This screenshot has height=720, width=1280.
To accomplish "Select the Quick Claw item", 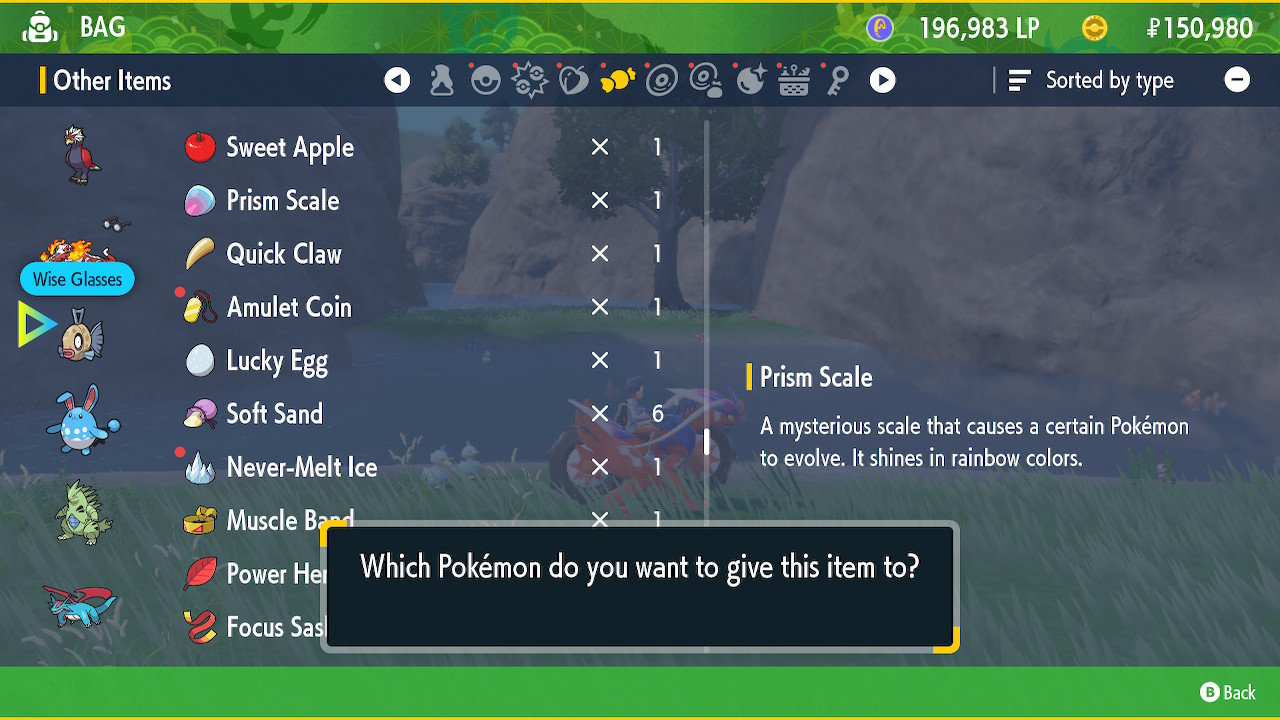I will pos(284,254).
